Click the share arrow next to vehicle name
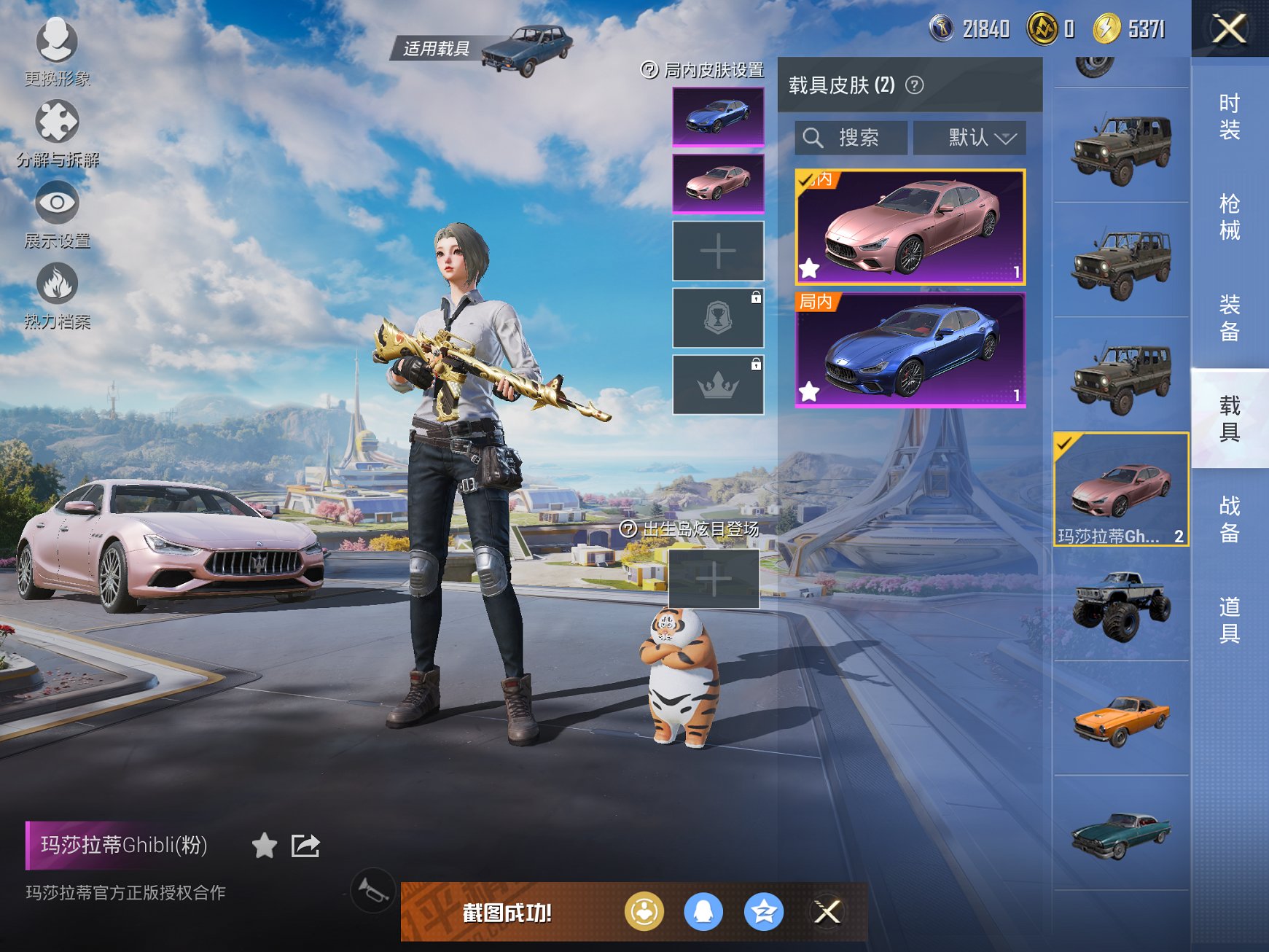1269x952 pixels. point(306,846)
